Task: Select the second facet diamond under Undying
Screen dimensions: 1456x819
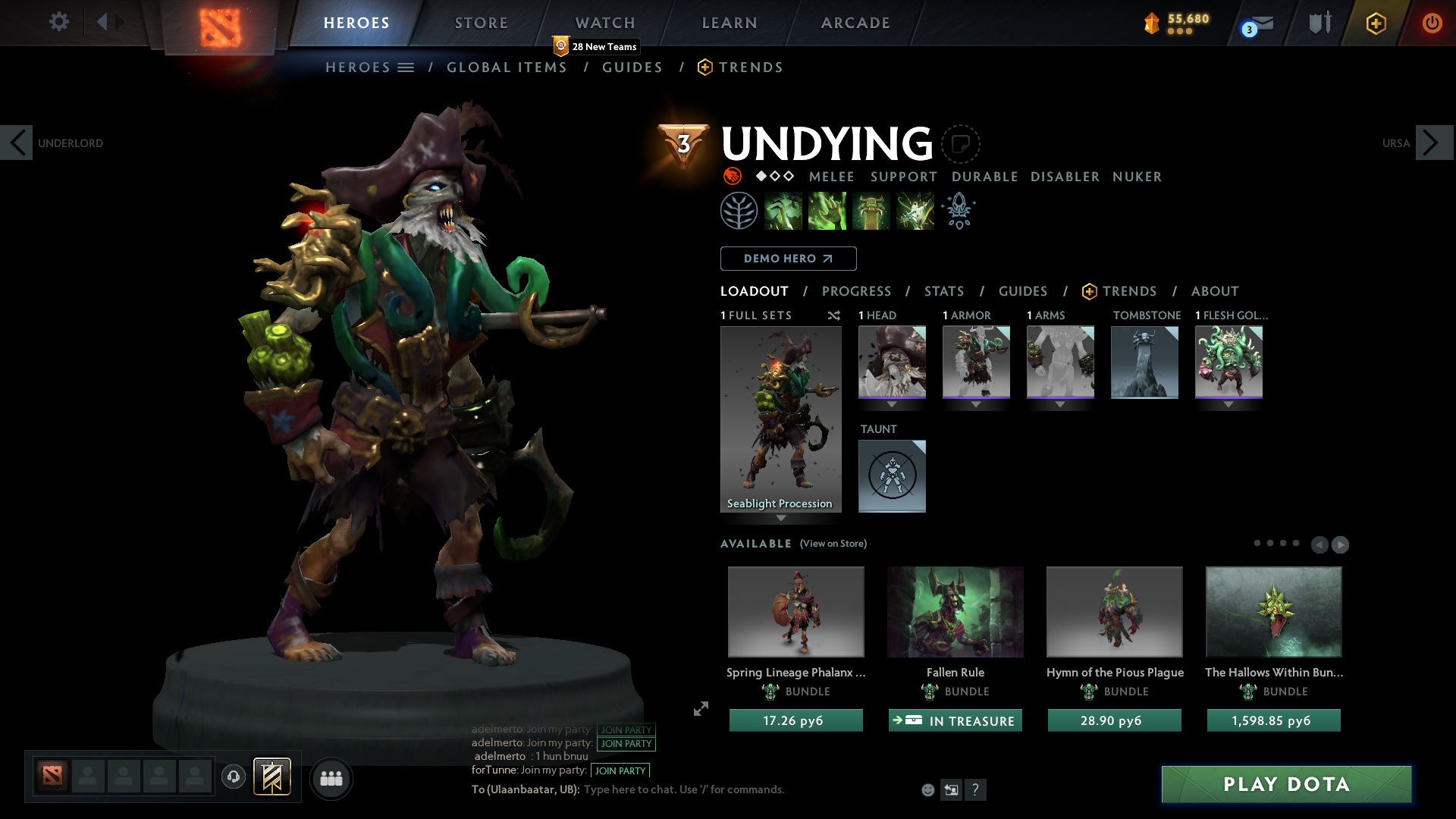Action: pyautogui.click(x=775, y=177)
